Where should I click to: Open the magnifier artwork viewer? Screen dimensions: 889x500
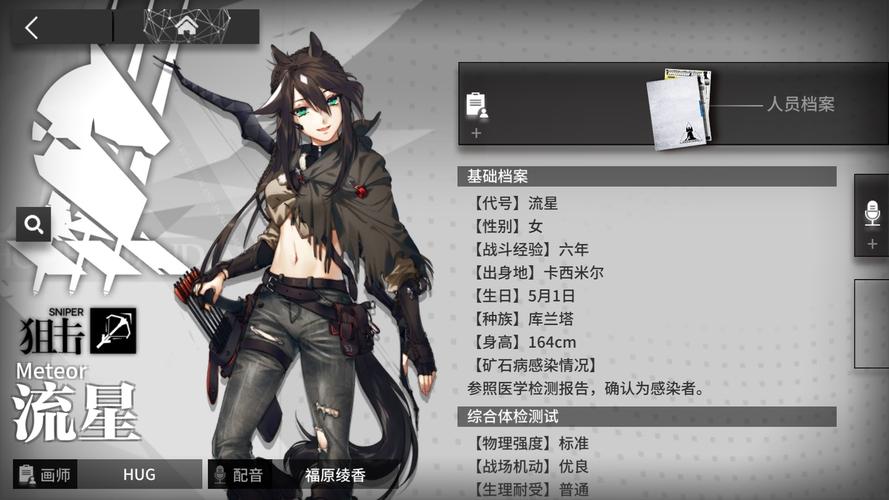tap(33, 224)
